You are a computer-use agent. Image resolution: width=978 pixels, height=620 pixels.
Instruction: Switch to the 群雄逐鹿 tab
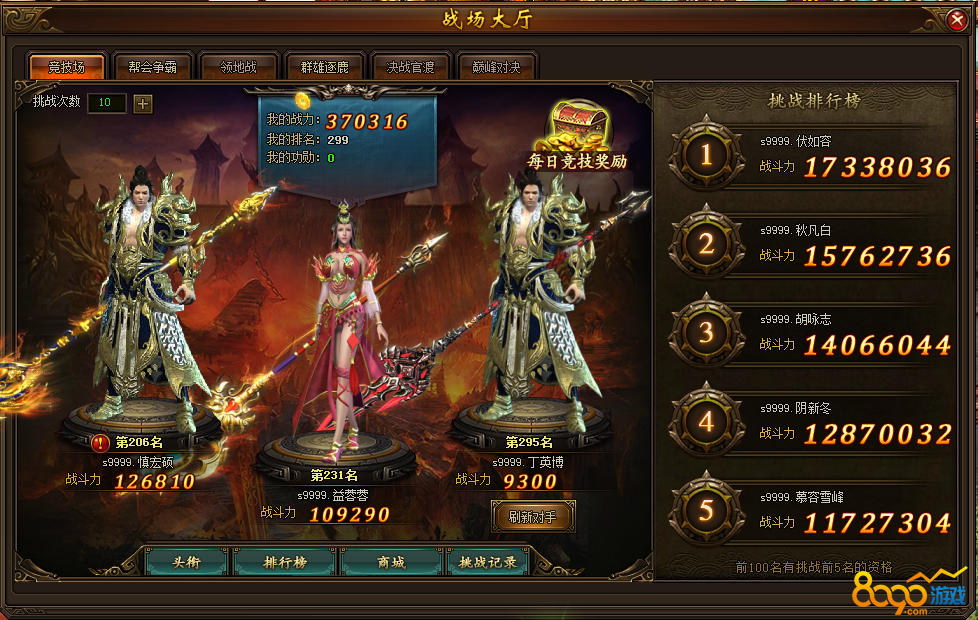(x=324, y=67)
